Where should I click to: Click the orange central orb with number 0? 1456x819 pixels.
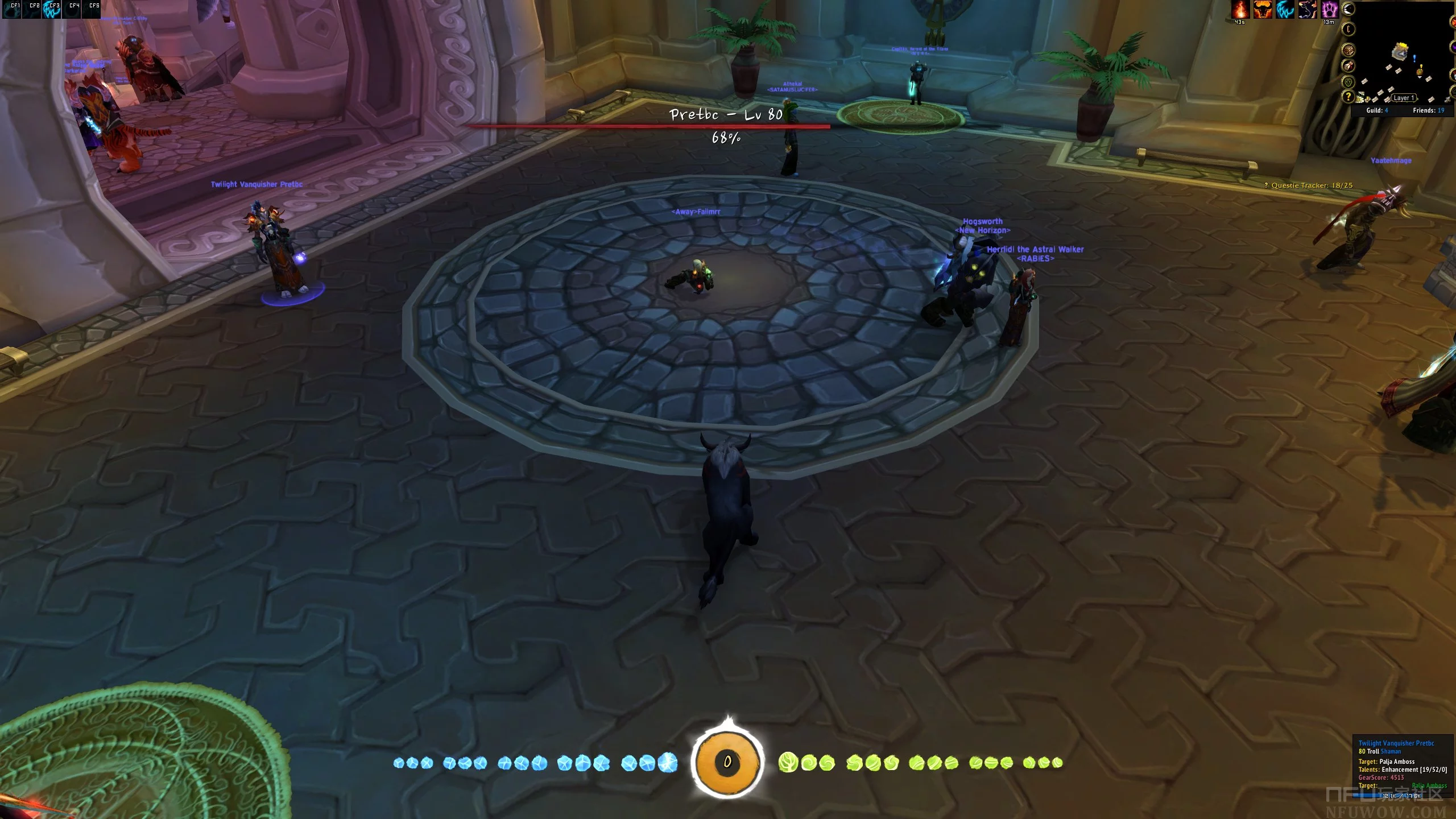[x=727, y=762]
